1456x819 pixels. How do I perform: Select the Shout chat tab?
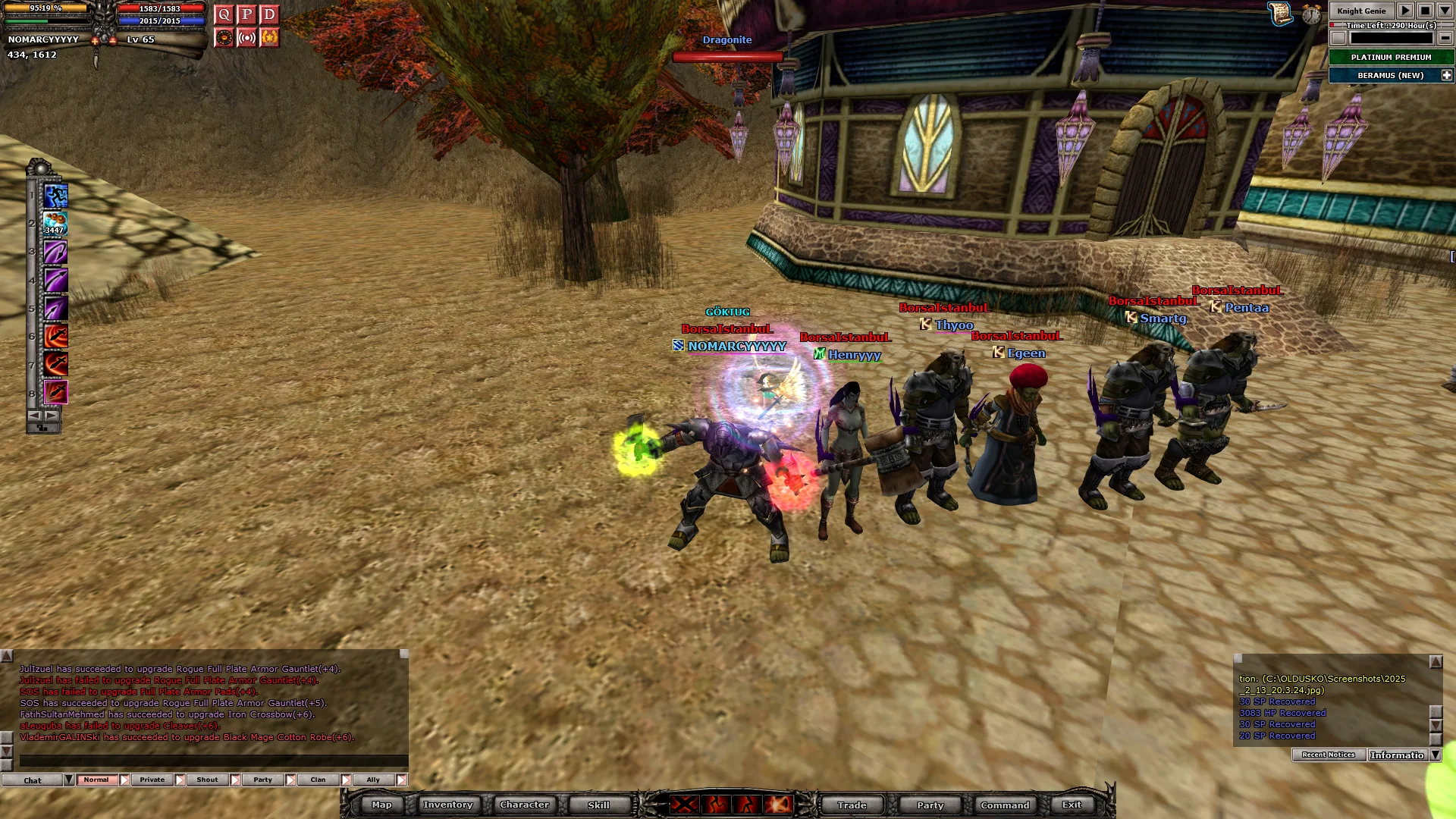(207, 780)
